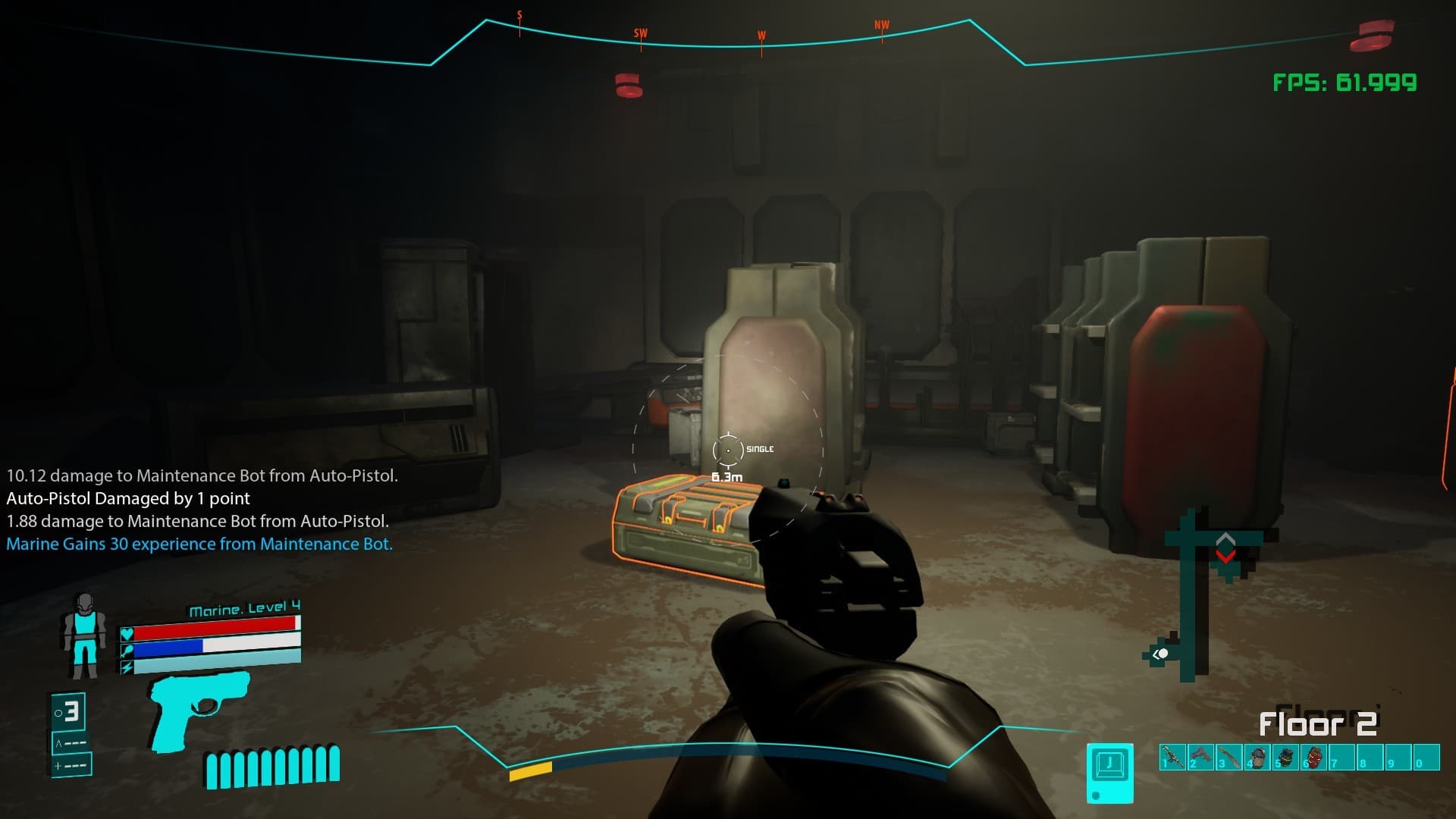1456x819 pixels.
Task: Select the armor item in hotbar slot 4
Action: coord(1257,757)
